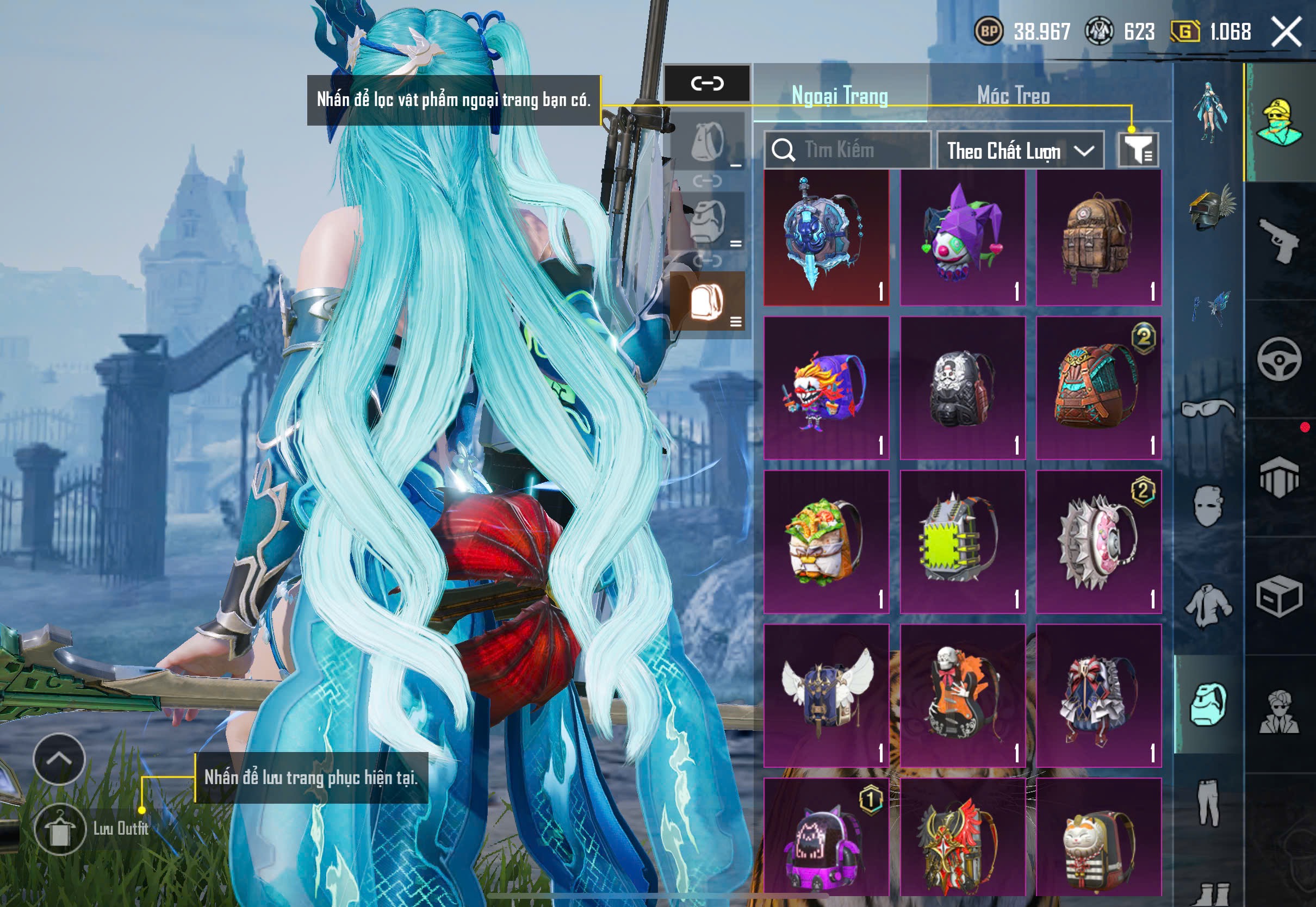Toggle the owned-items filter funnel
Viewport: 1316px width, 907px height.
[x=1138, y=150]
